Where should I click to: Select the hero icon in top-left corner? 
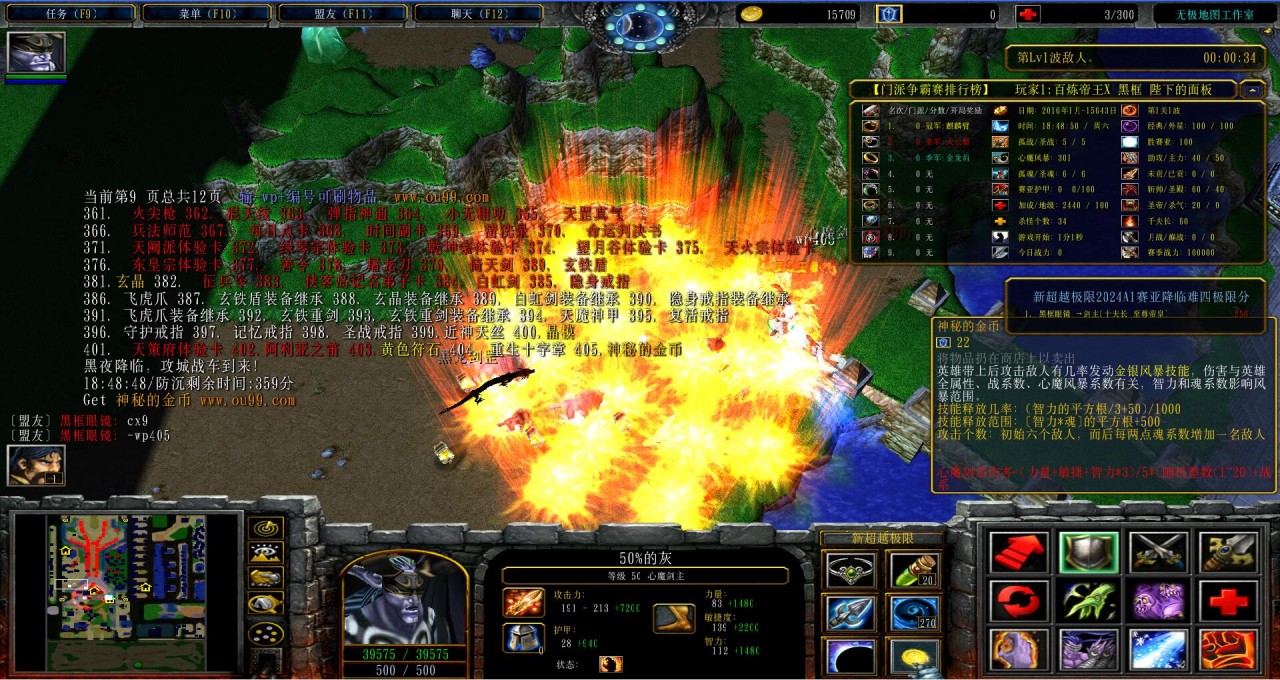point(36,52)
